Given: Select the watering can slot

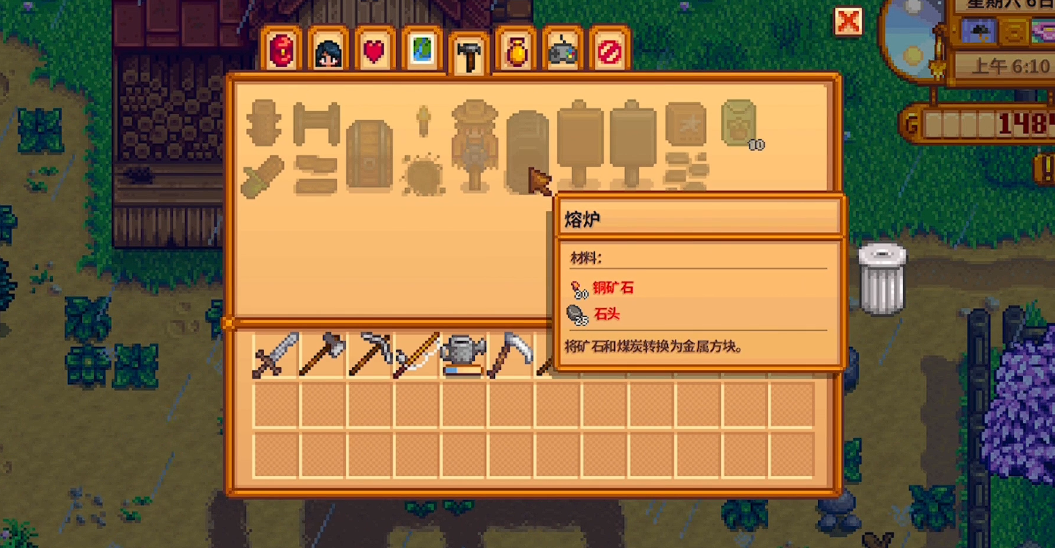Looking at the screenshot, I should click(x=463, y=355).
